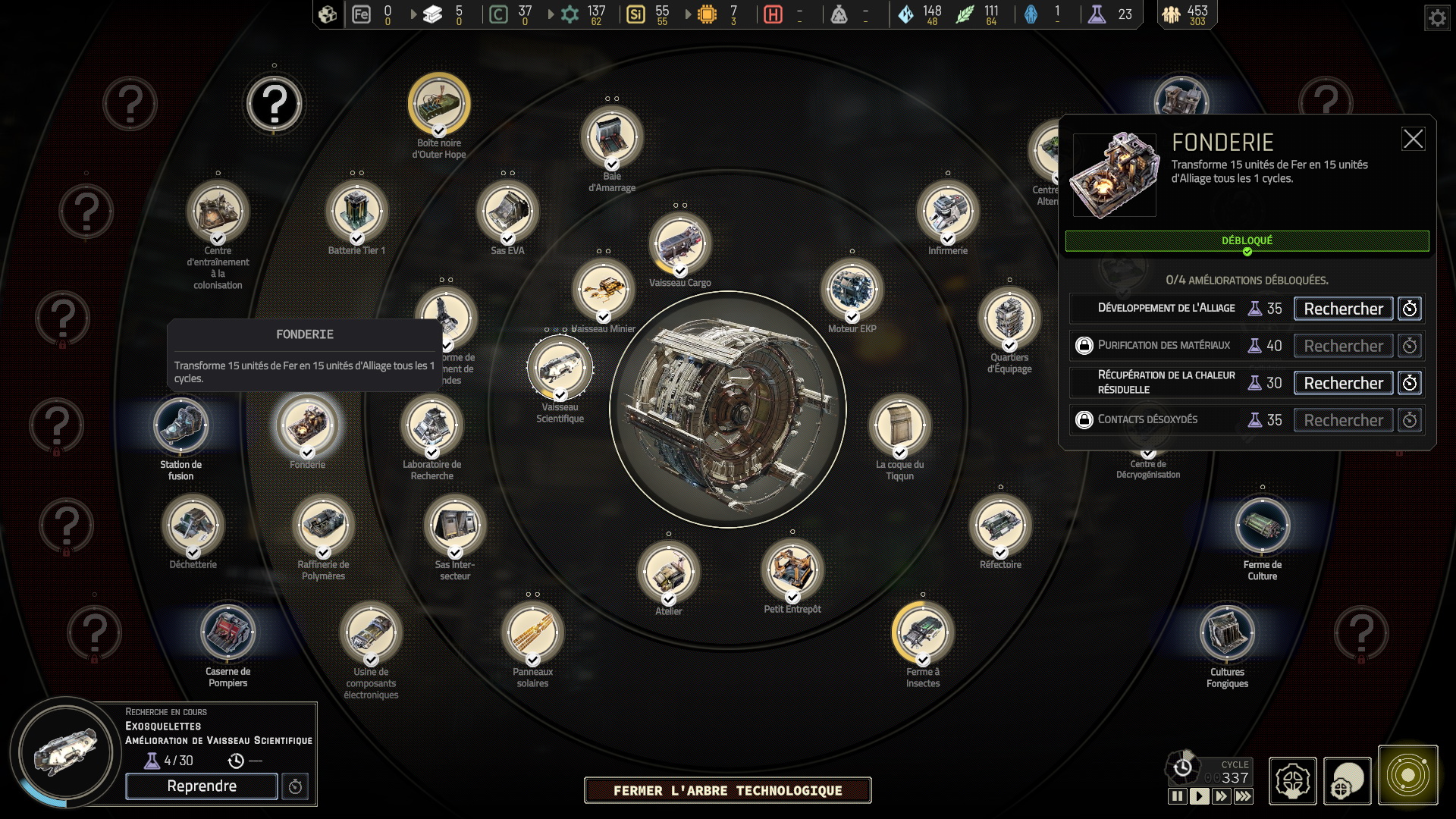
Task: Open the yellow concentric-rings tech tree button
Action: 1407,775
